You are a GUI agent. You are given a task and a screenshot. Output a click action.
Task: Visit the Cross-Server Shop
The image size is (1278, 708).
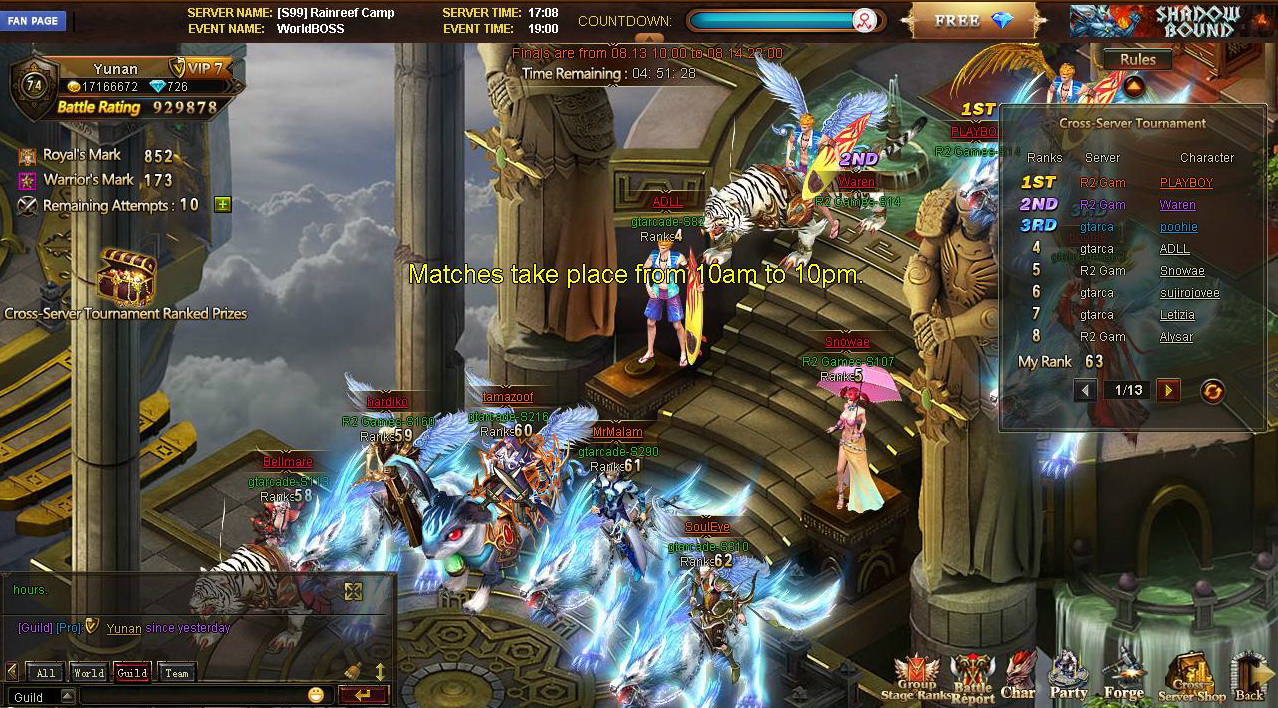1190,677
